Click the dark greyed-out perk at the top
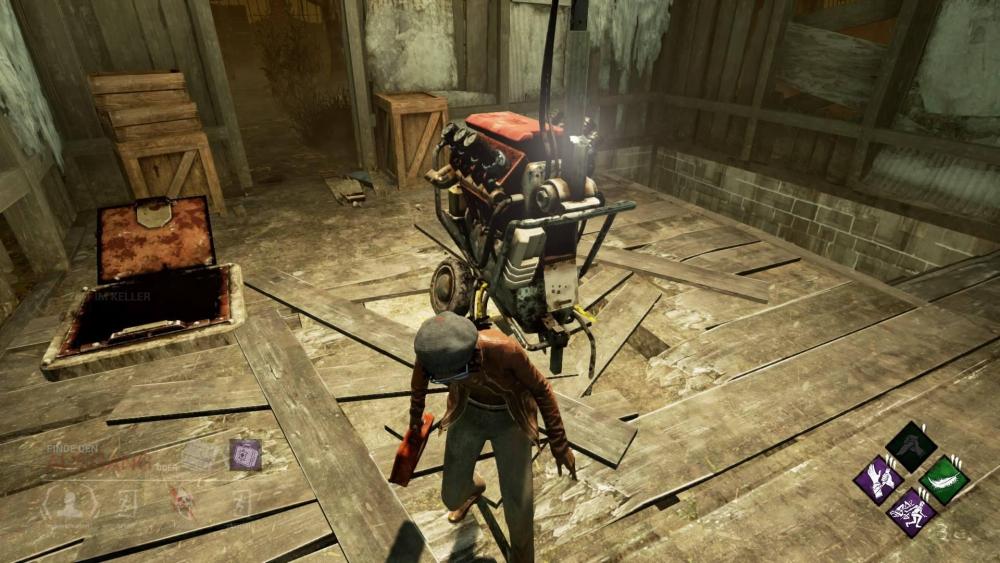 pos(910,446)
